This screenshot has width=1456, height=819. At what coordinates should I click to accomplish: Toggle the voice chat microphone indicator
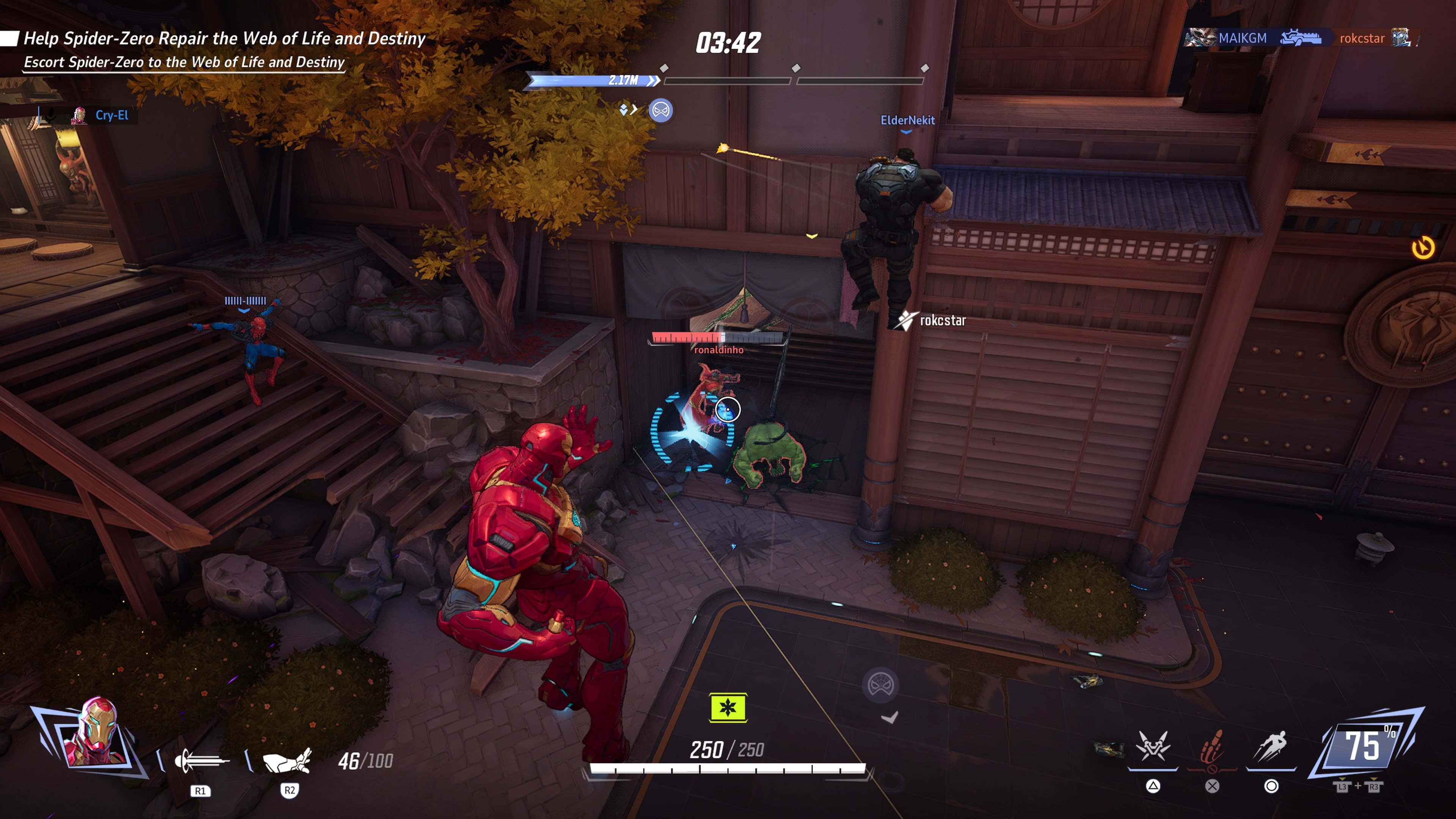(x=51, y=116)
